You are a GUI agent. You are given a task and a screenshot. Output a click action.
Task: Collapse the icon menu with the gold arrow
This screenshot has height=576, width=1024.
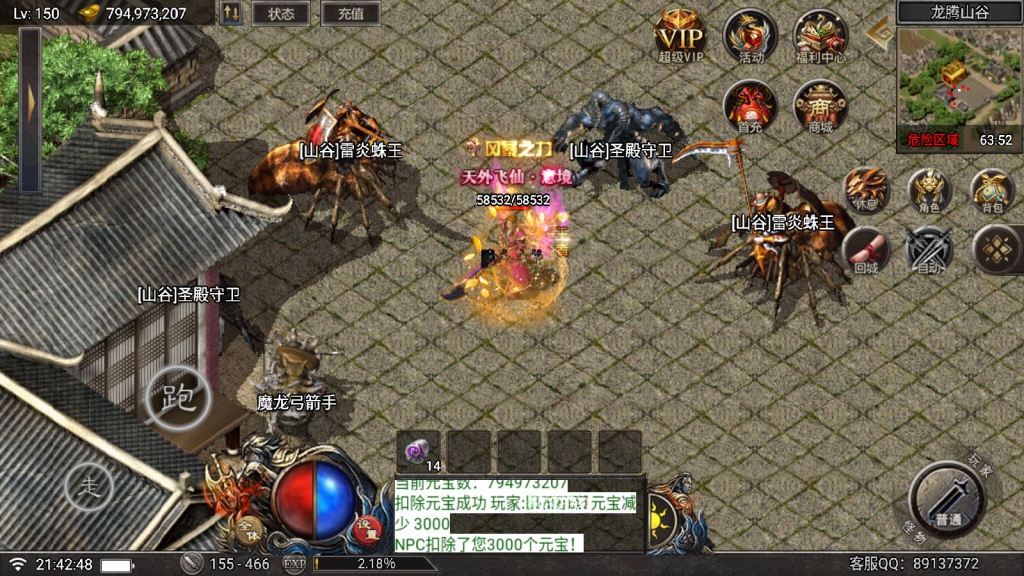click(x=880, y=36)
